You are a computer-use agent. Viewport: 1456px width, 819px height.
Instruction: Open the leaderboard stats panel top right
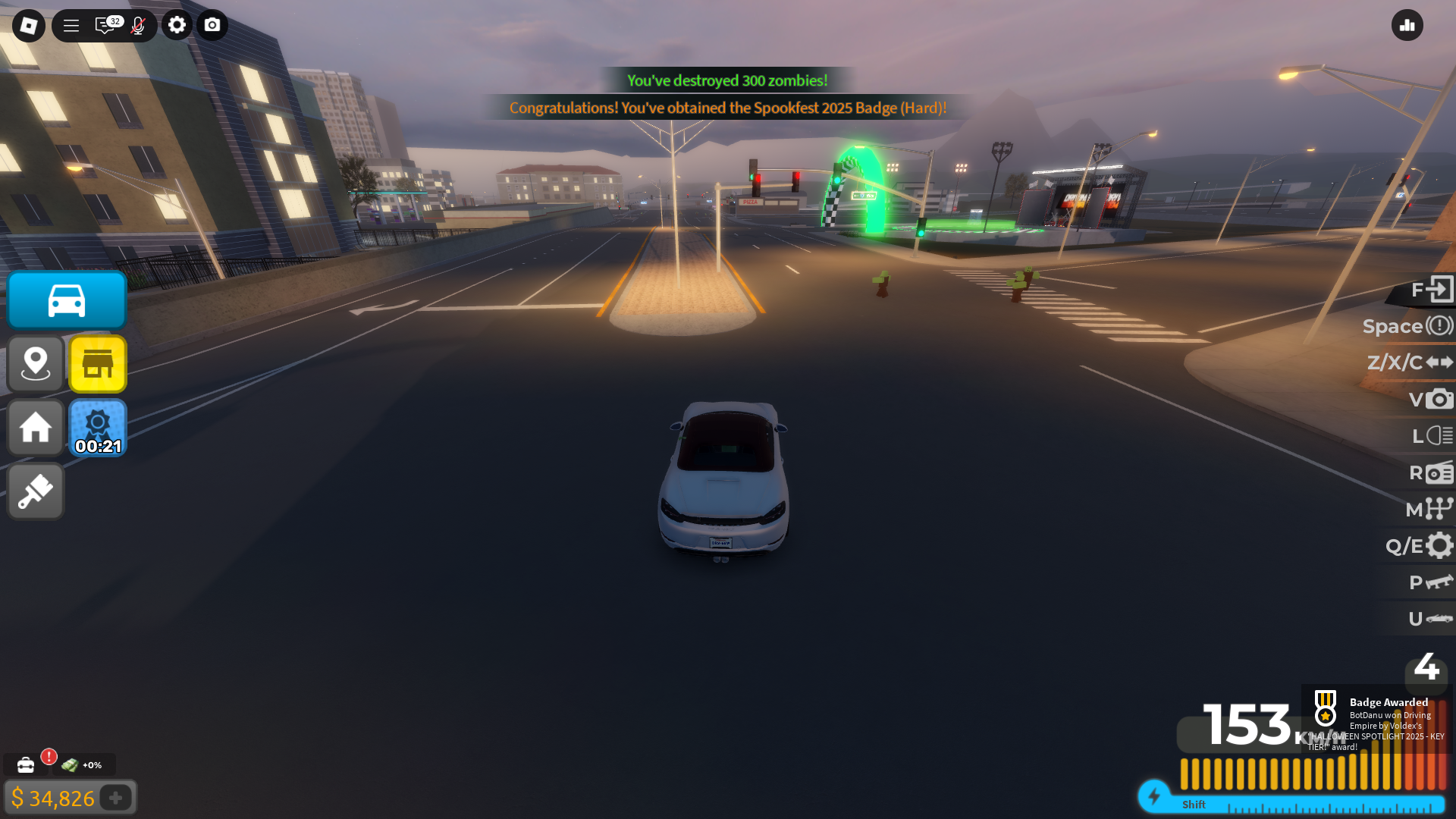1407,25
